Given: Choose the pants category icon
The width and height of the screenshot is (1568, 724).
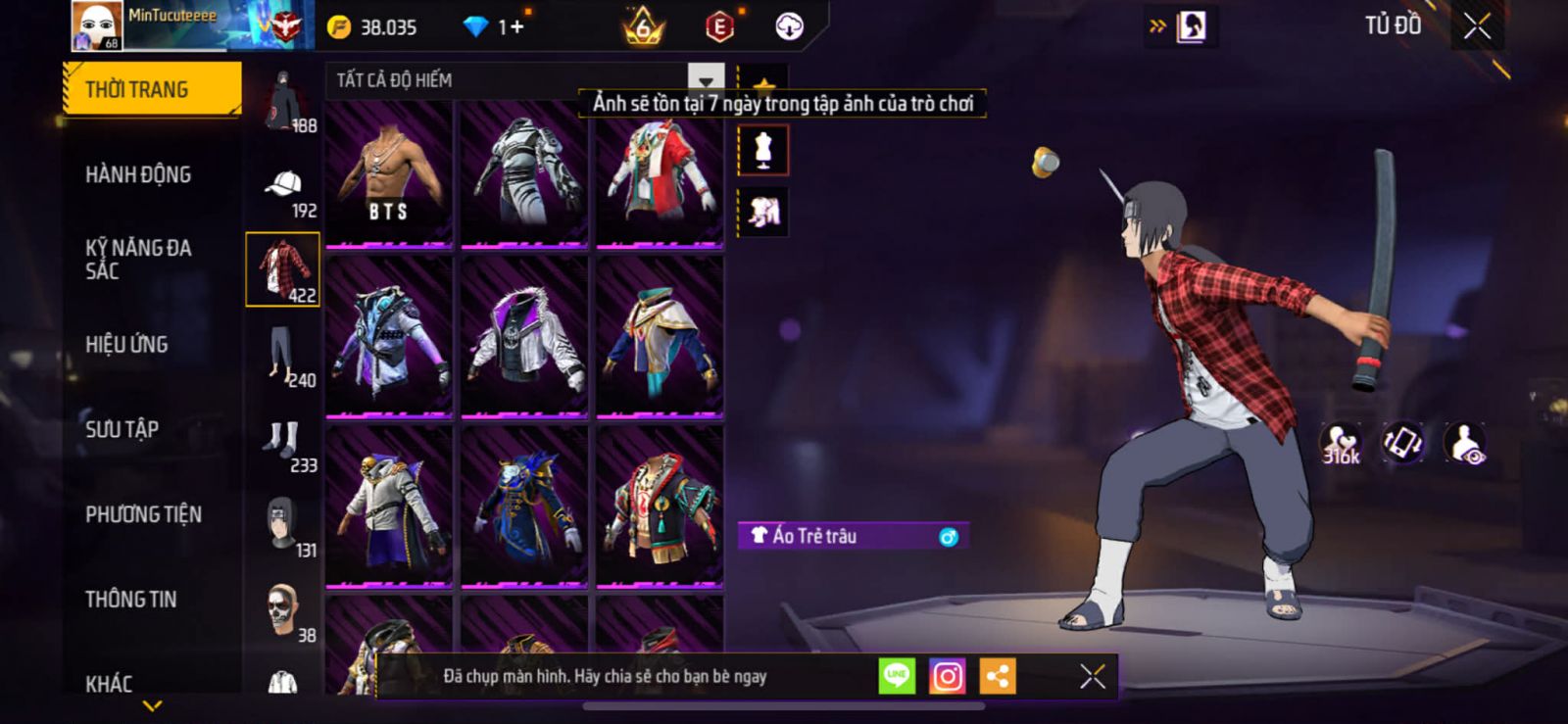Looking at the screenshot, I should (x=282, y=355).
